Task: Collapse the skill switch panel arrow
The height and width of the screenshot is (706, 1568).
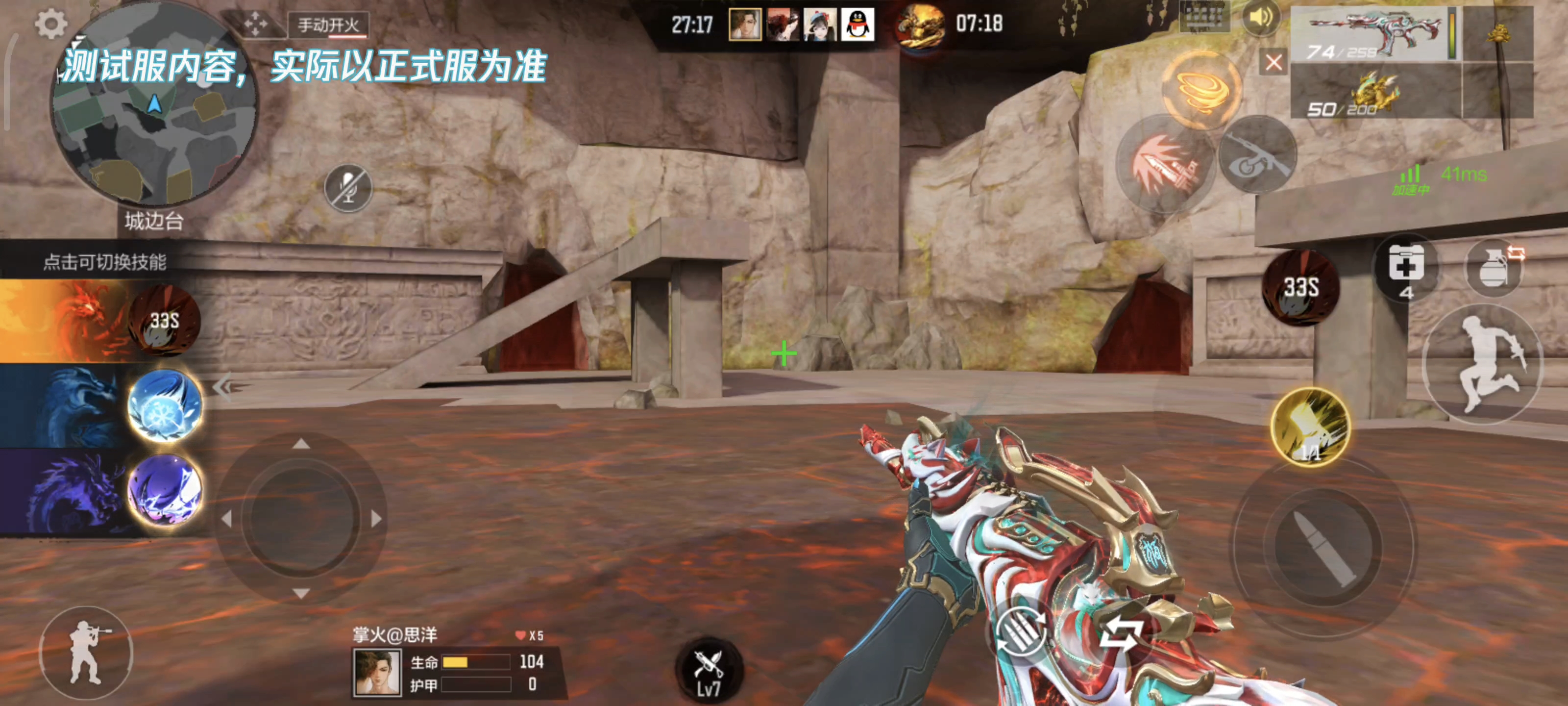Action: click(223, 386)
